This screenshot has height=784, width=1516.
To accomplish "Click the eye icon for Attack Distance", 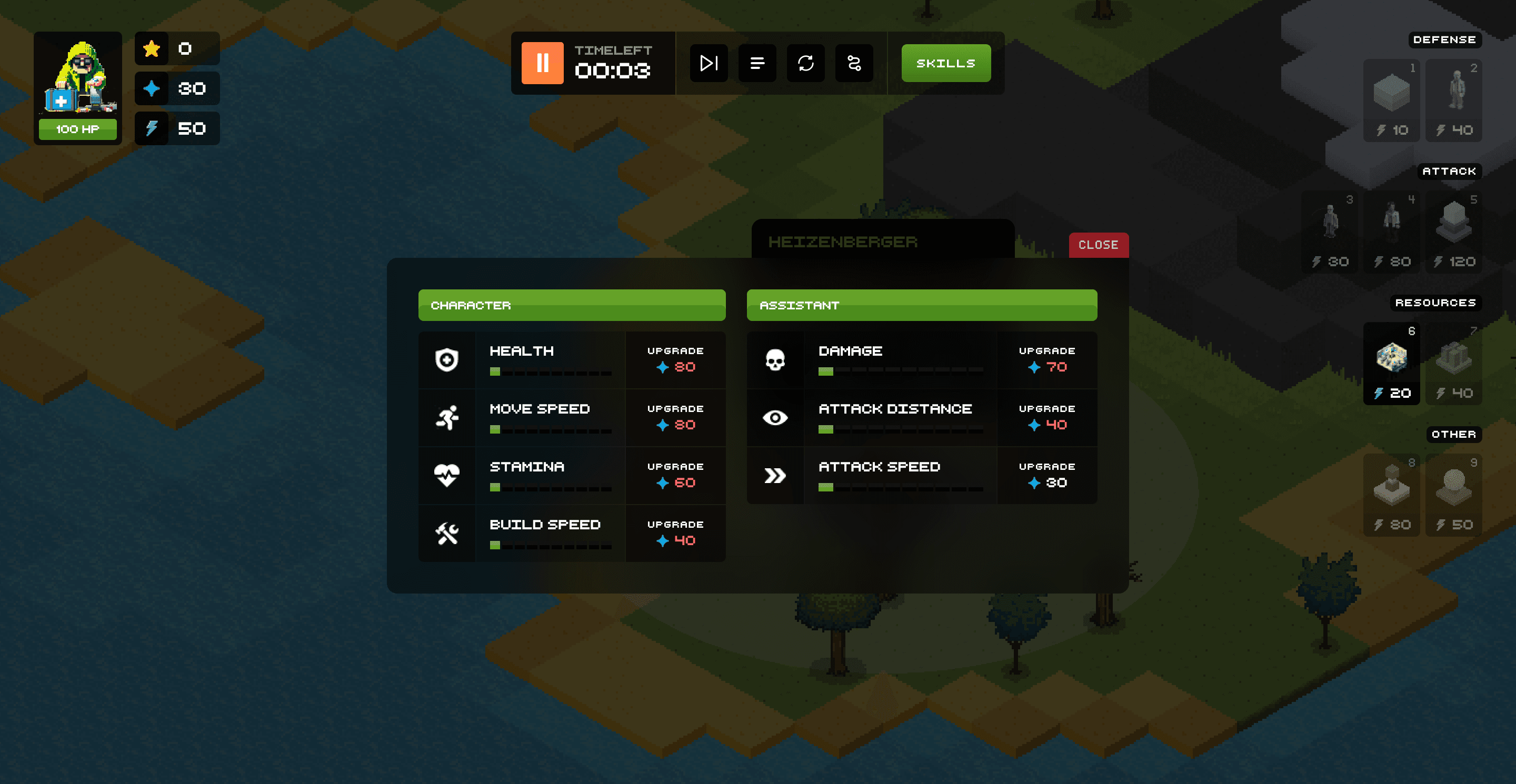I will [x=776, y=418].
